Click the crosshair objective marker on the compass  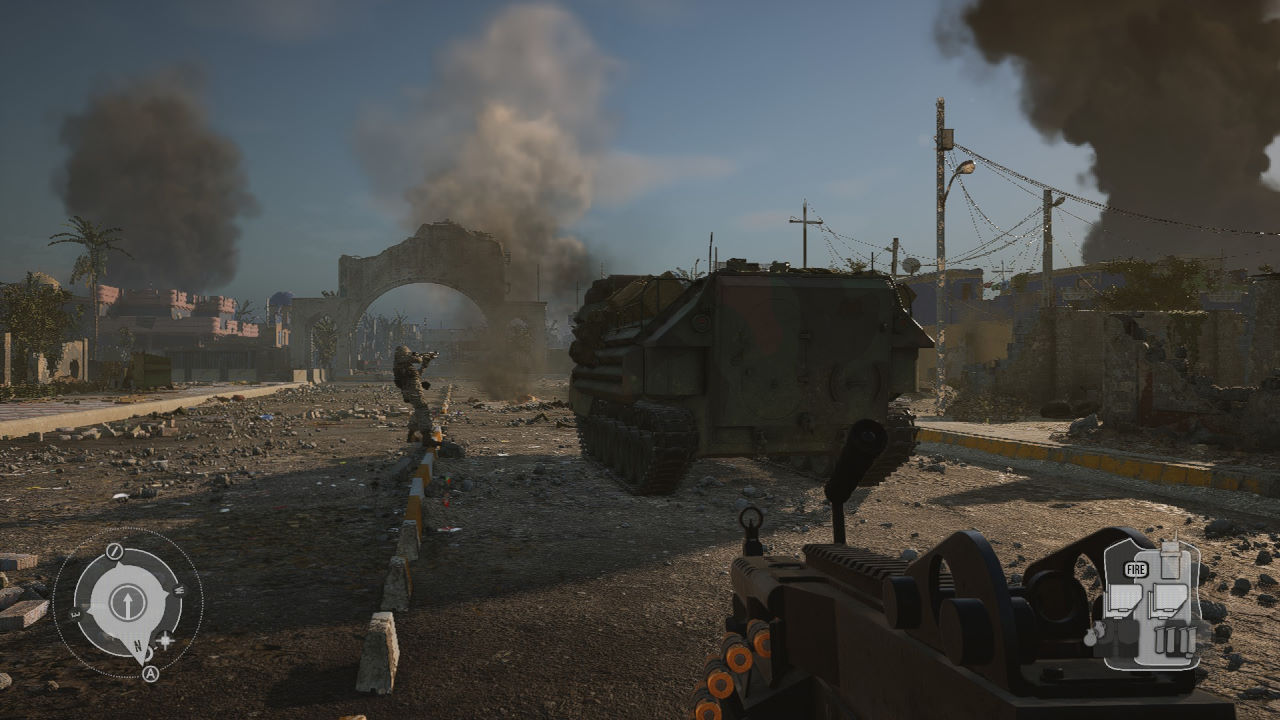(x=164, y=639)
